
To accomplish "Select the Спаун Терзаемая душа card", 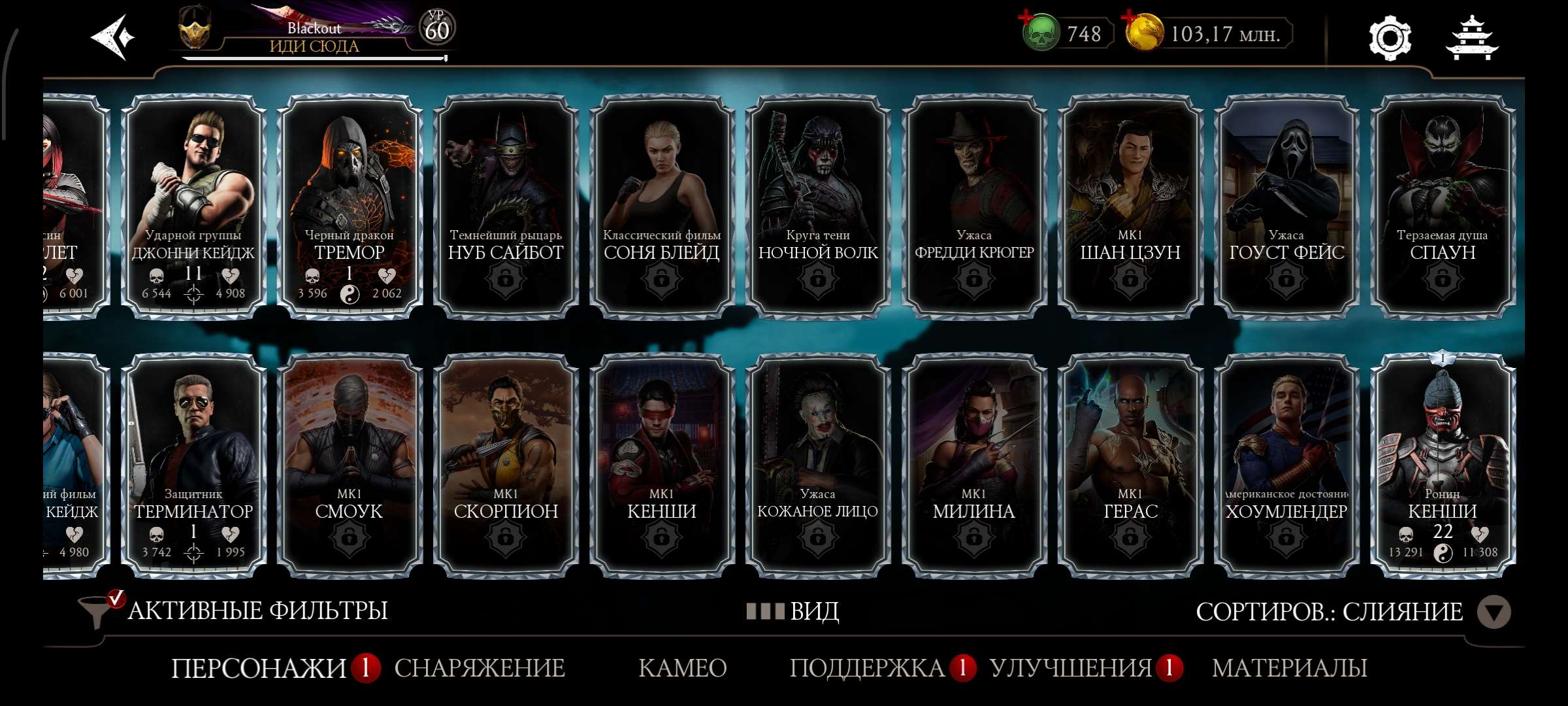I will pos(1443,206).
